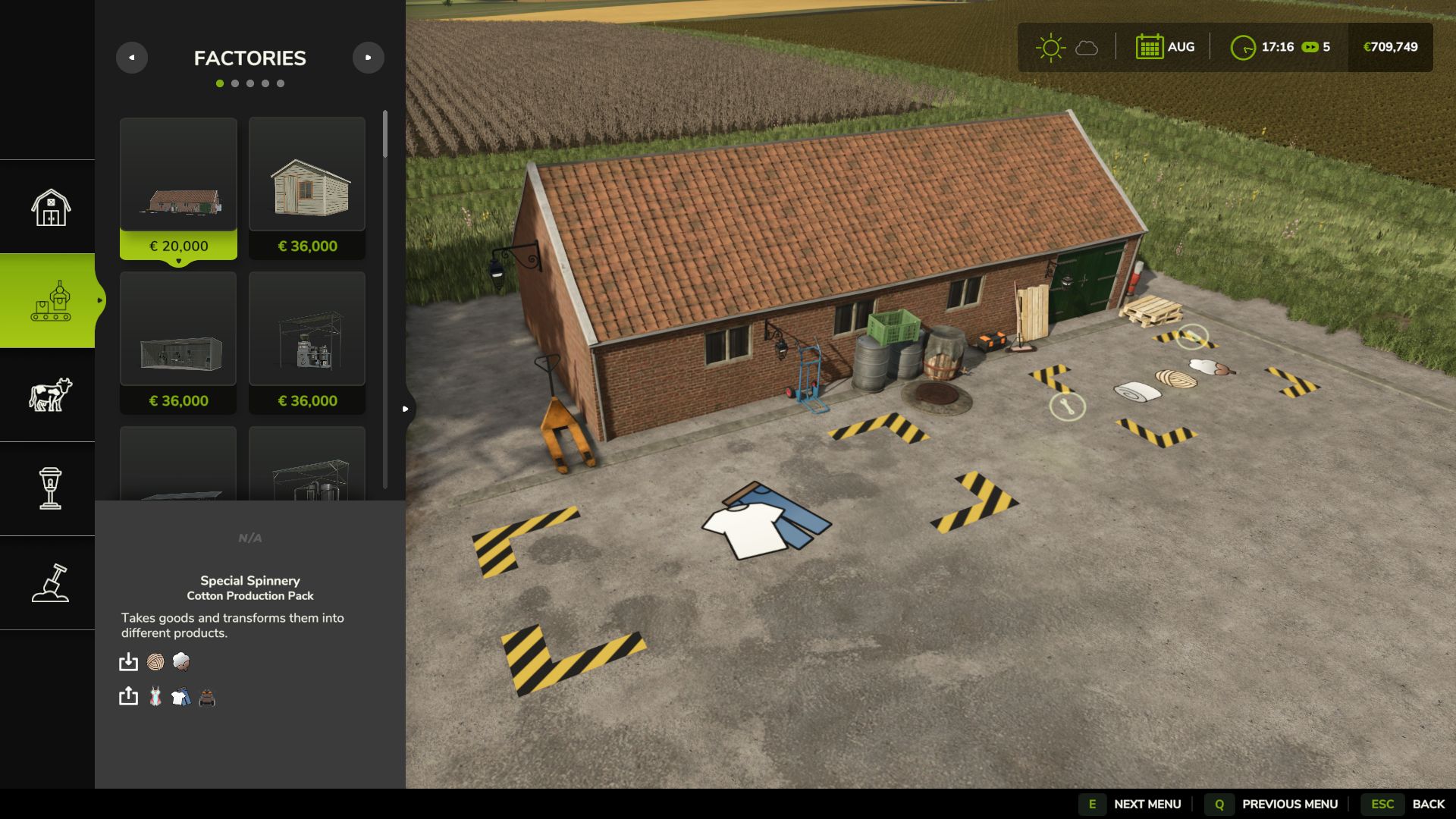Open Next Menu via the E option
Viewport: 1456px width, 819px height.
pos(1092,803)
